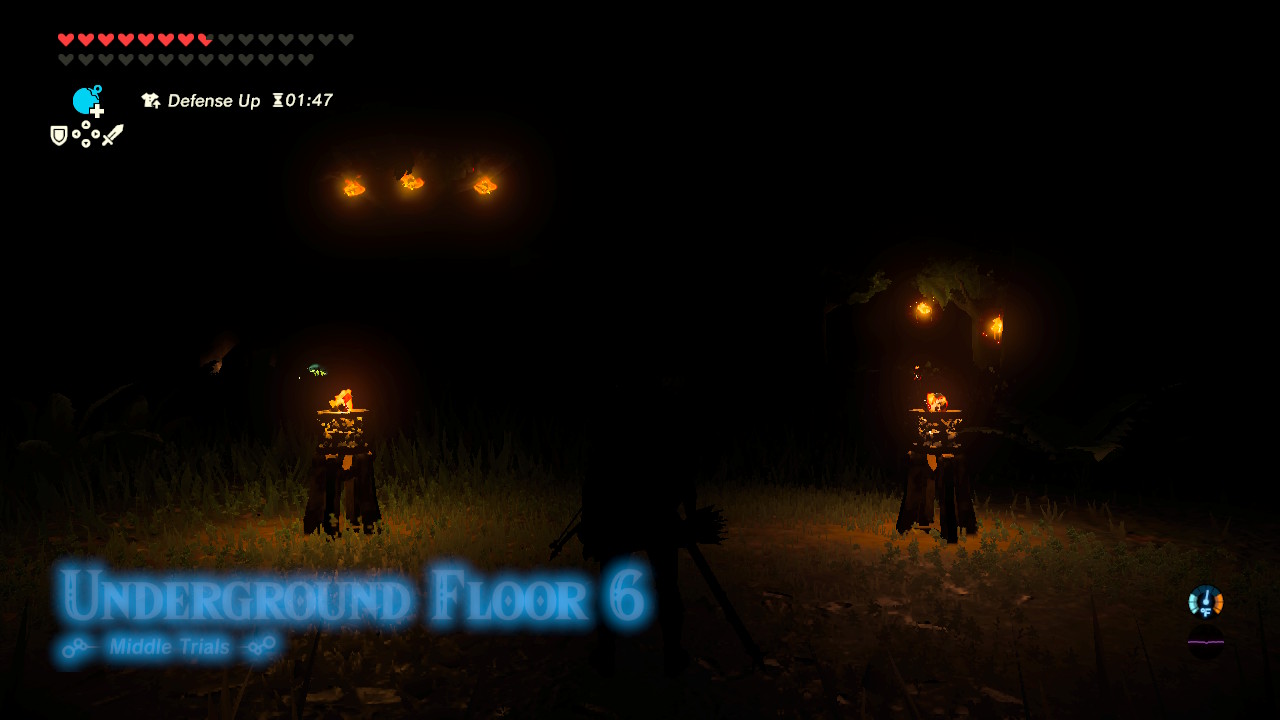Screen dimensions: 1280x720
Task: Click the Defense Up armor buff icon
Action: (150, 101)
